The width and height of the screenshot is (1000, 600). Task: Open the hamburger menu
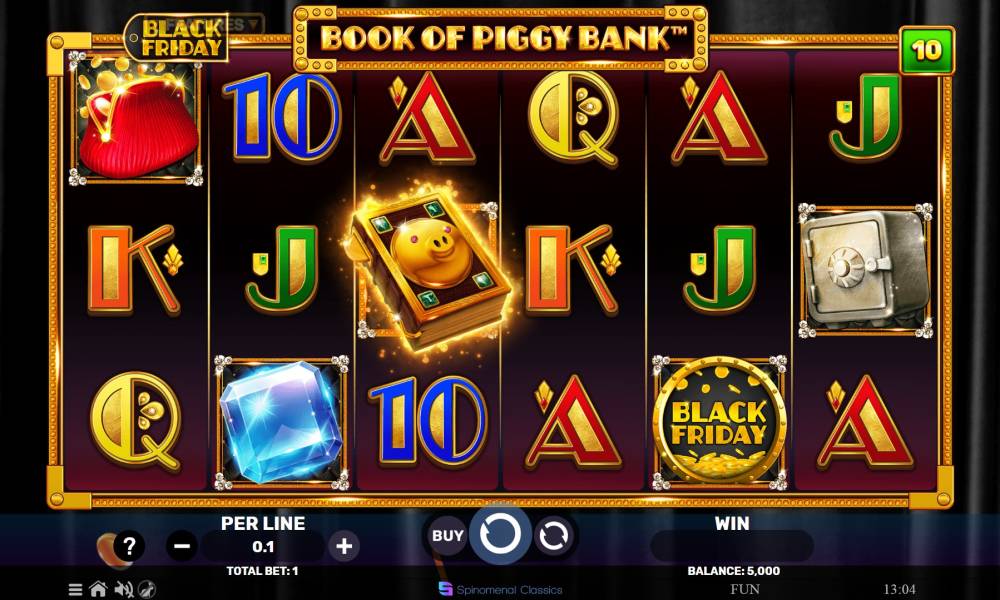coord(76,589)
